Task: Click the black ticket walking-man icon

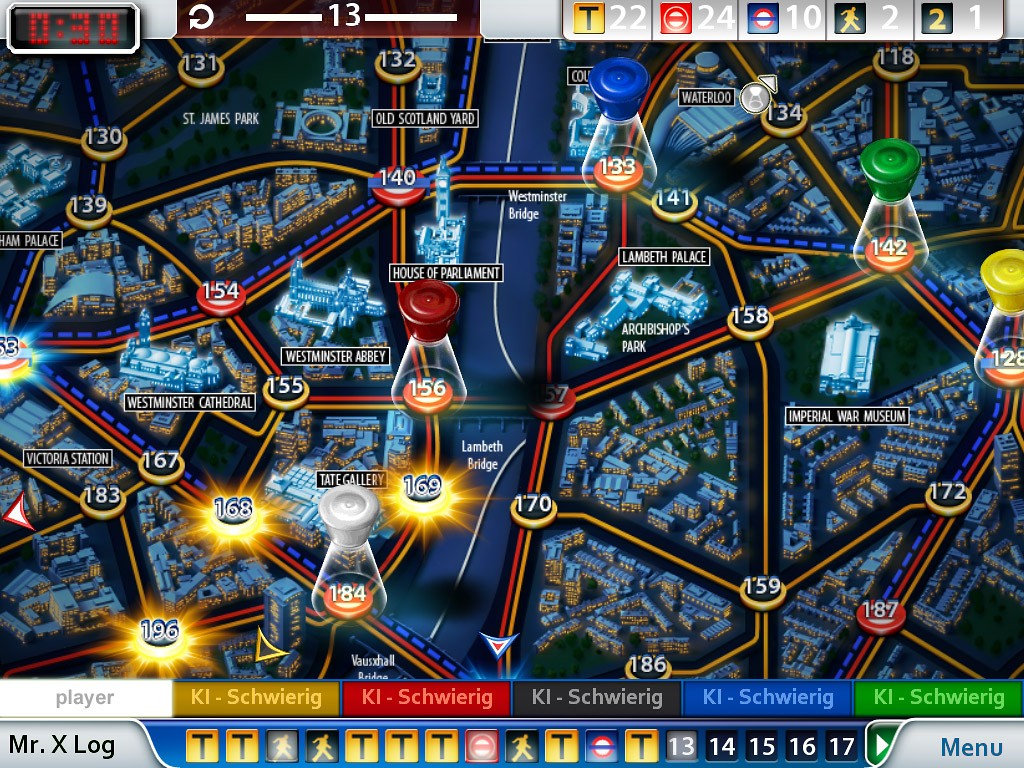Action: coord(851,18)
